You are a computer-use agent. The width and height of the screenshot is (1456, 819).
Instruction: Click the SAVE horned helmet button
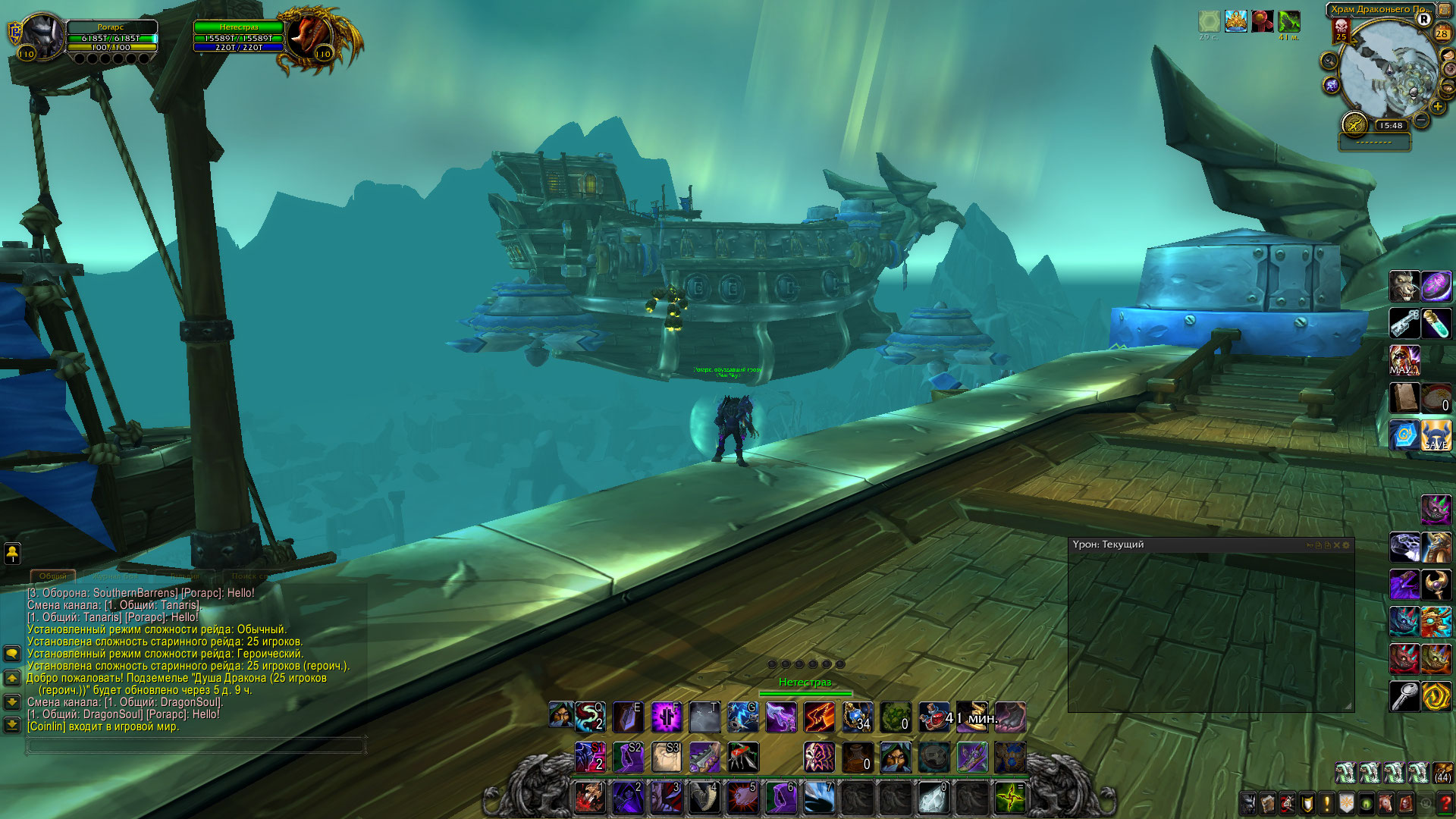coord(1436,436)
